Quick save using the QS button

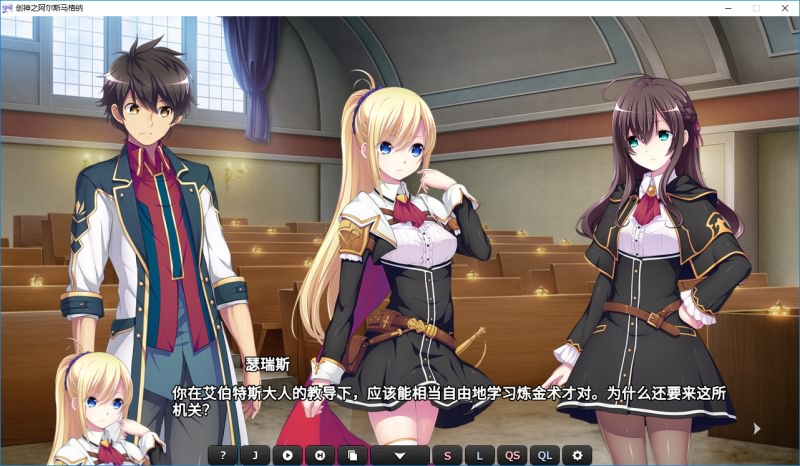point(512,455)
